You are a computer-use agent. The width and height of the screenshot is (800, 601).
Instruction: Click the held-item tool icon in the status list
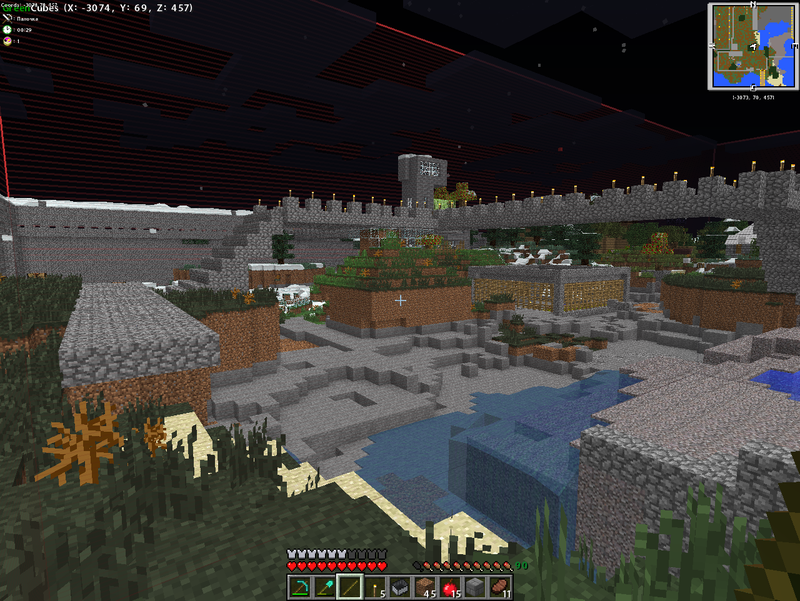click(x=8, y=19)
